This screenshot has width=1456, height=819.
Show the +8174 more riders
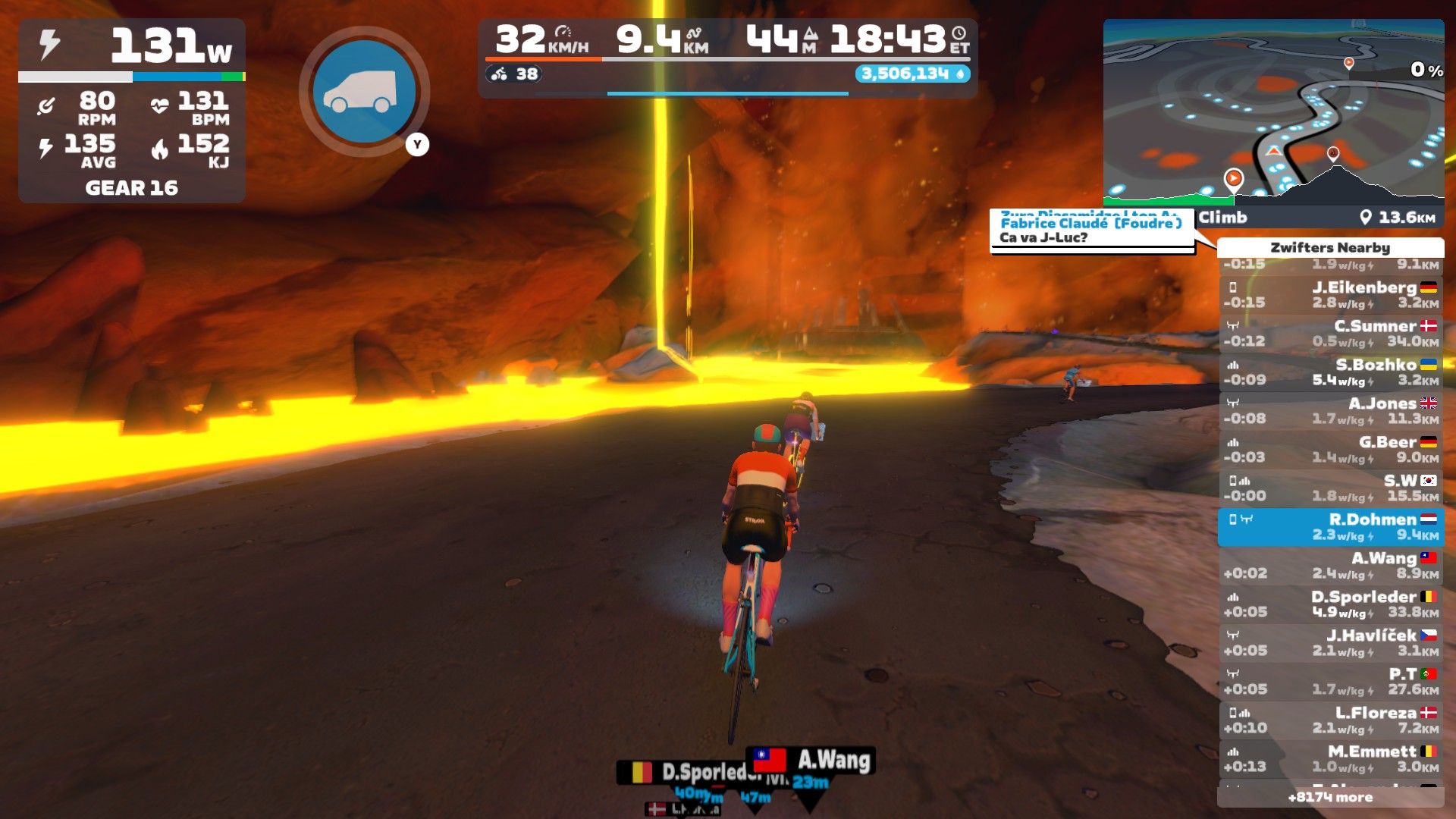pyautogui.click(x=1330, y=798)
